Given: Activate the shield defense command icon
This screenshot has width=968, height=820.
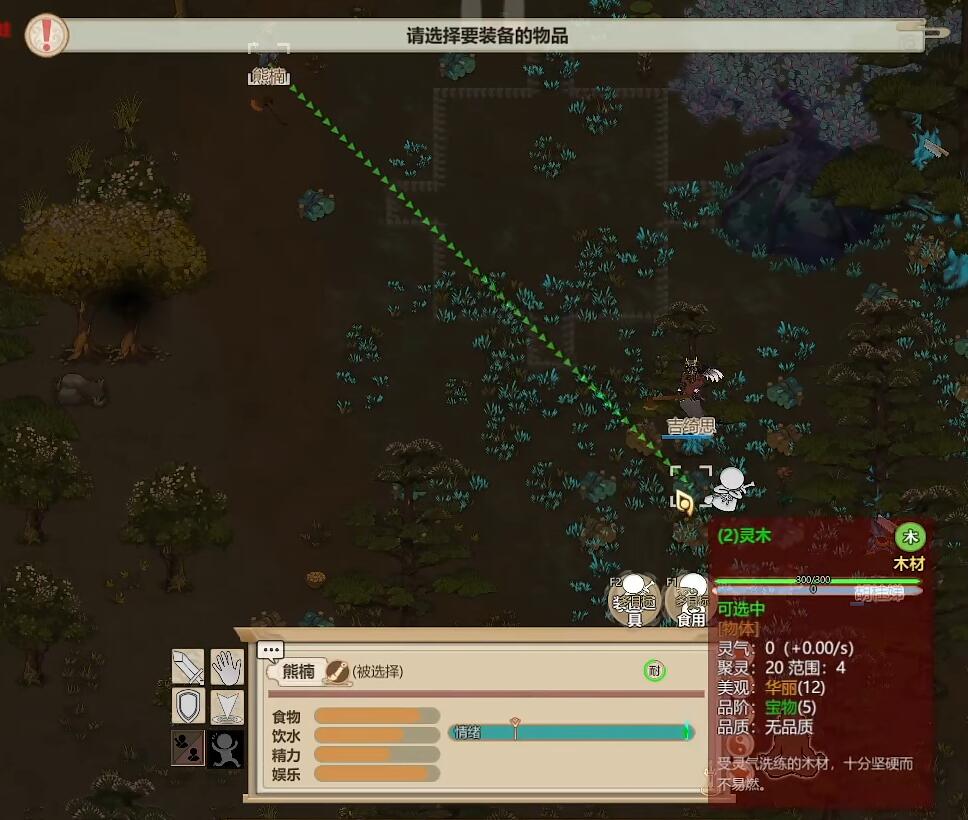Looking at the screenshot, I should (x=188, y=706).
